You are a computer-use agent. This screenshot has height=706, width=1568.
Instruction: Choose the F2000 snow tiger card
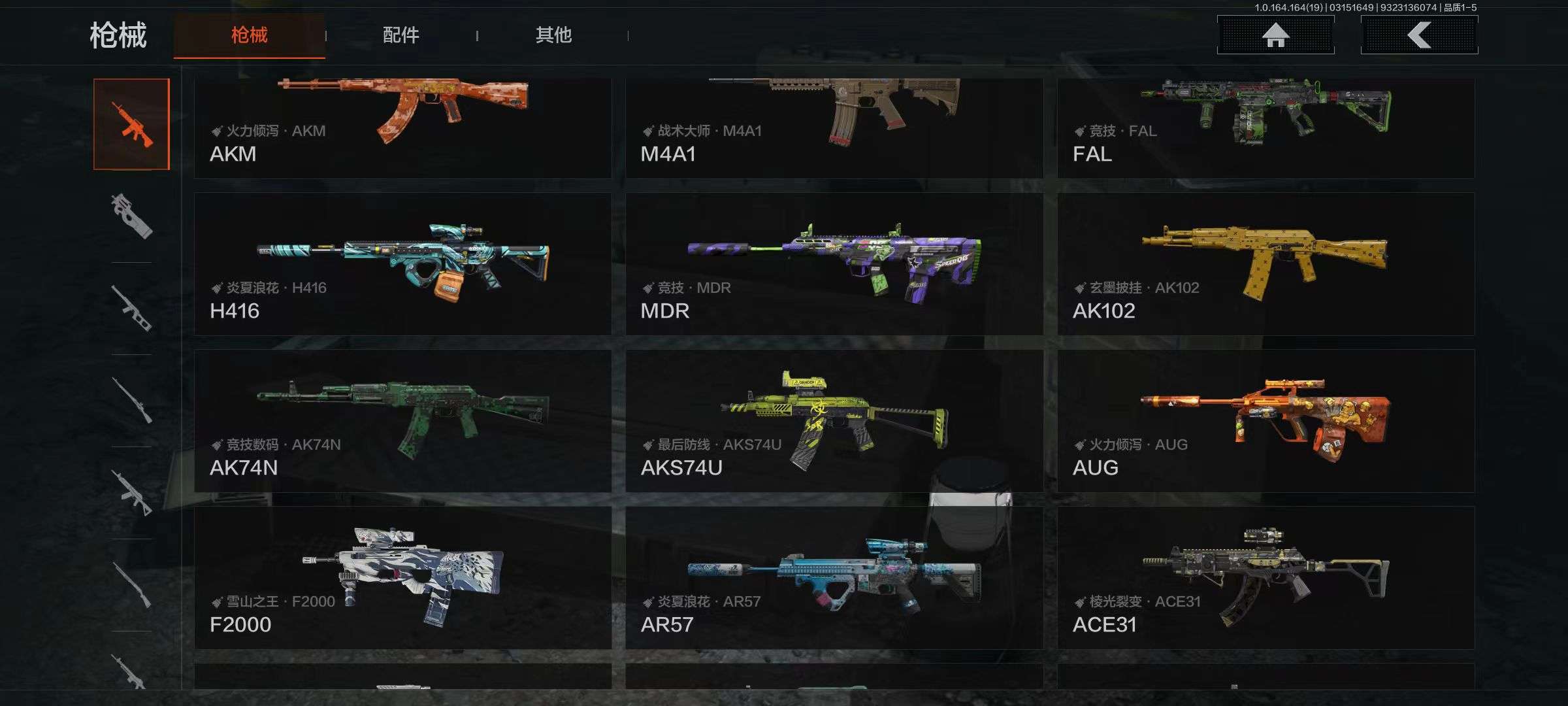402,578
